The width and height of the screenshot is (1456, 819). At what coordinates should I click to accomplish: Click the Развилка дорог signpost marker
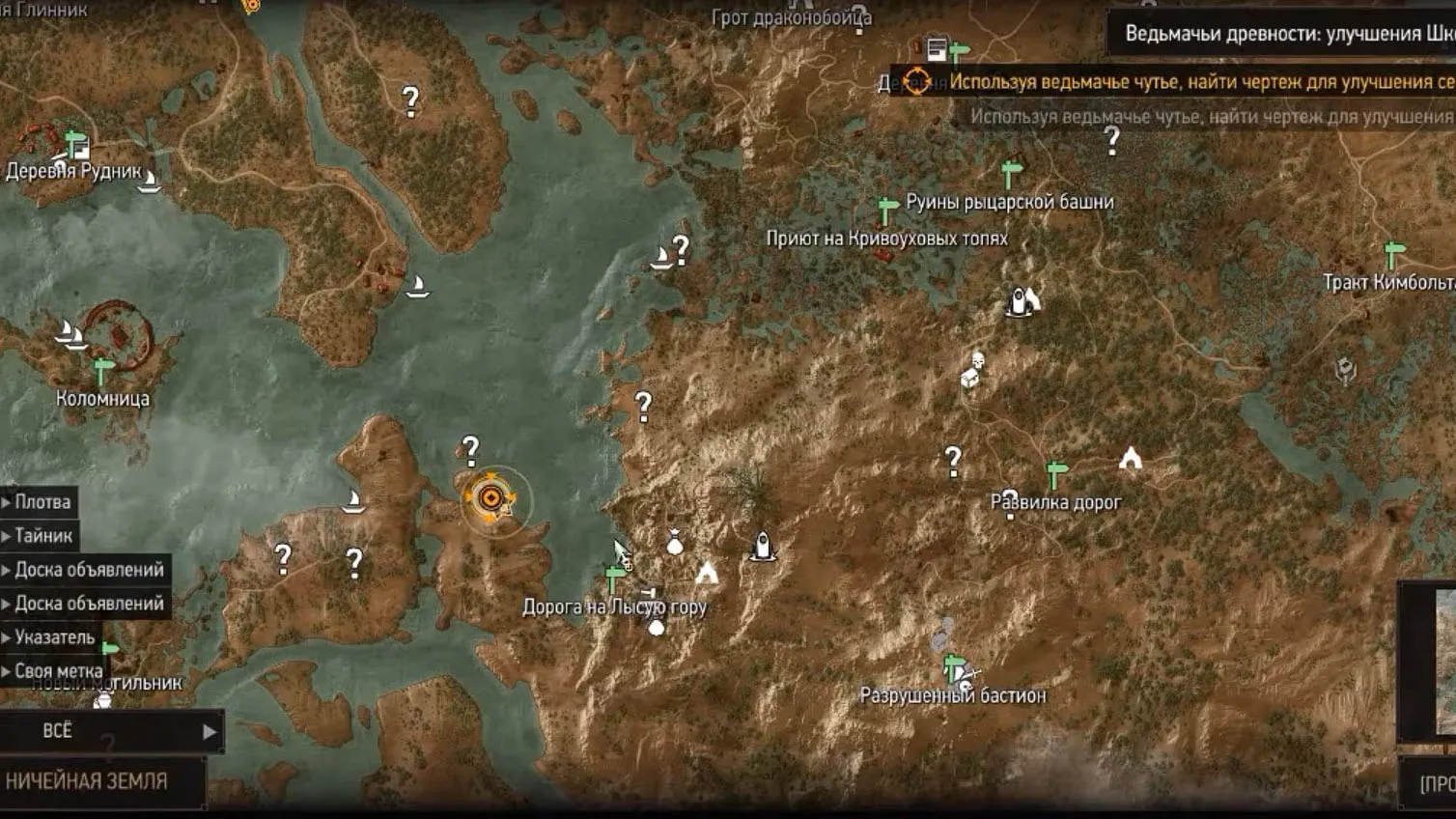click(x=1056, y=474)
